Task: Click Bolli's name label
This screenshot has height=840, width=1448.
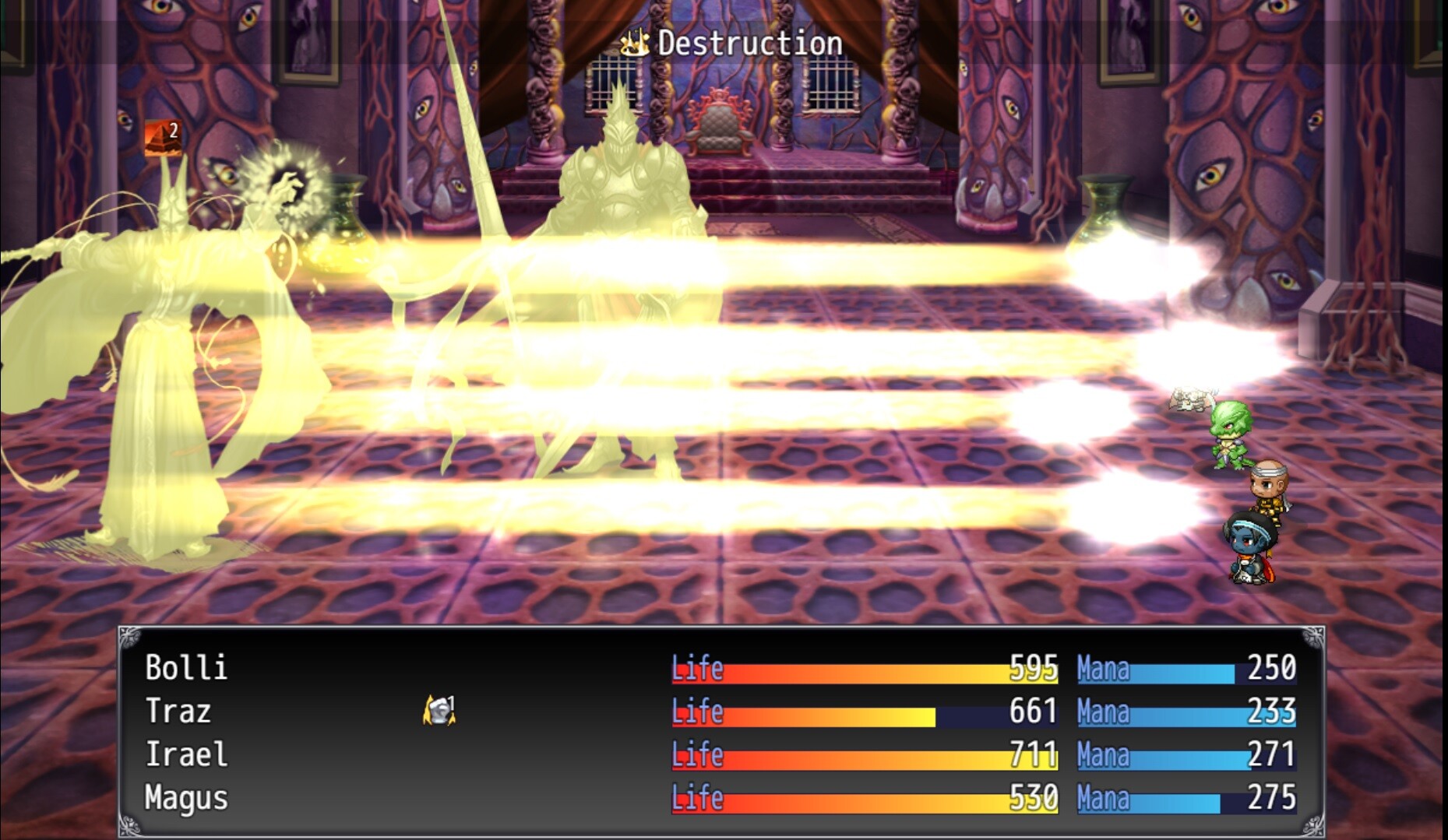Action: click(185, 668)
